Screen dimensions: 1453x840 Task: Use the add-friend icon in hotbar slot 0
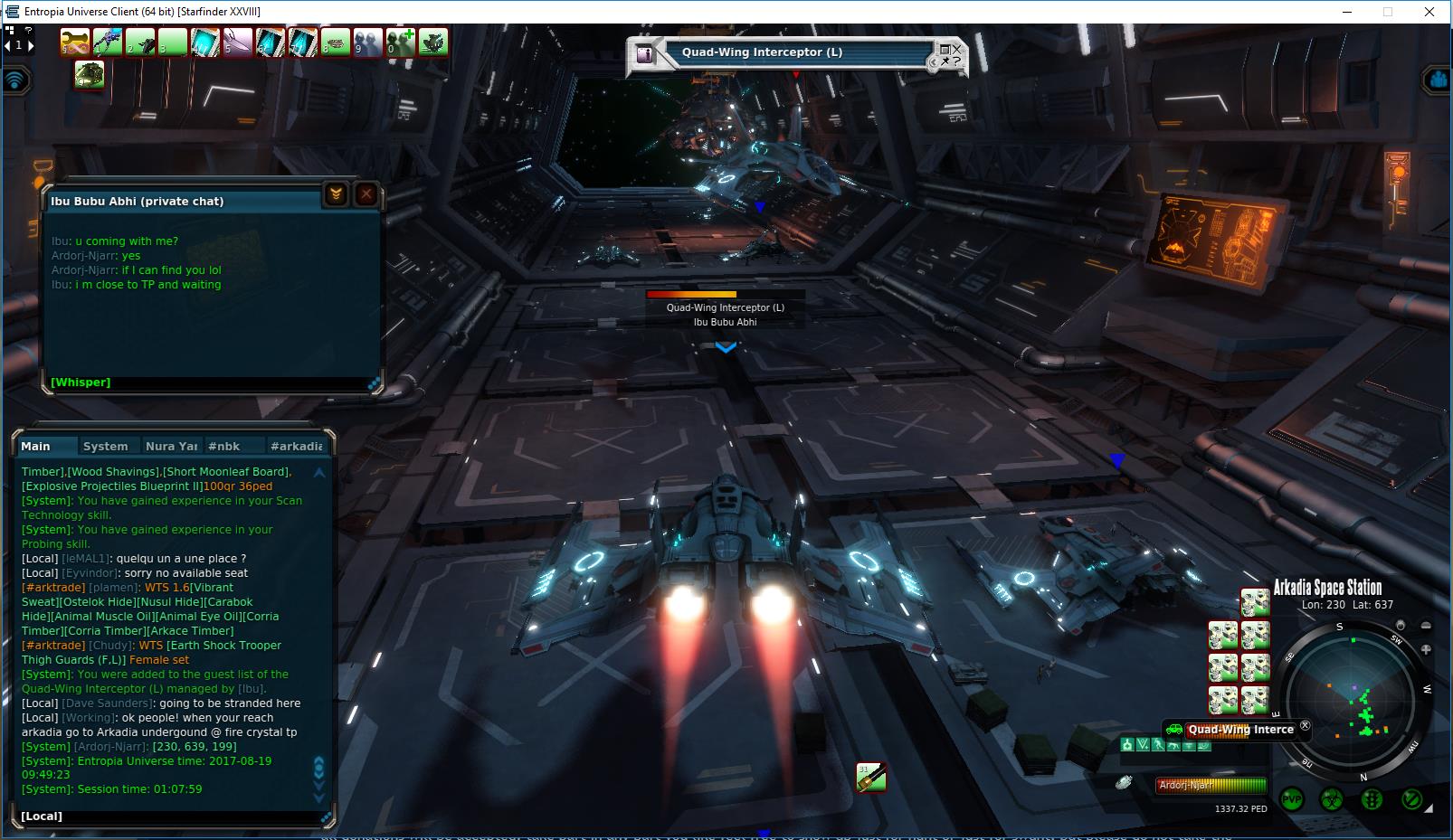pyautogui.click(x=401, y=42)
